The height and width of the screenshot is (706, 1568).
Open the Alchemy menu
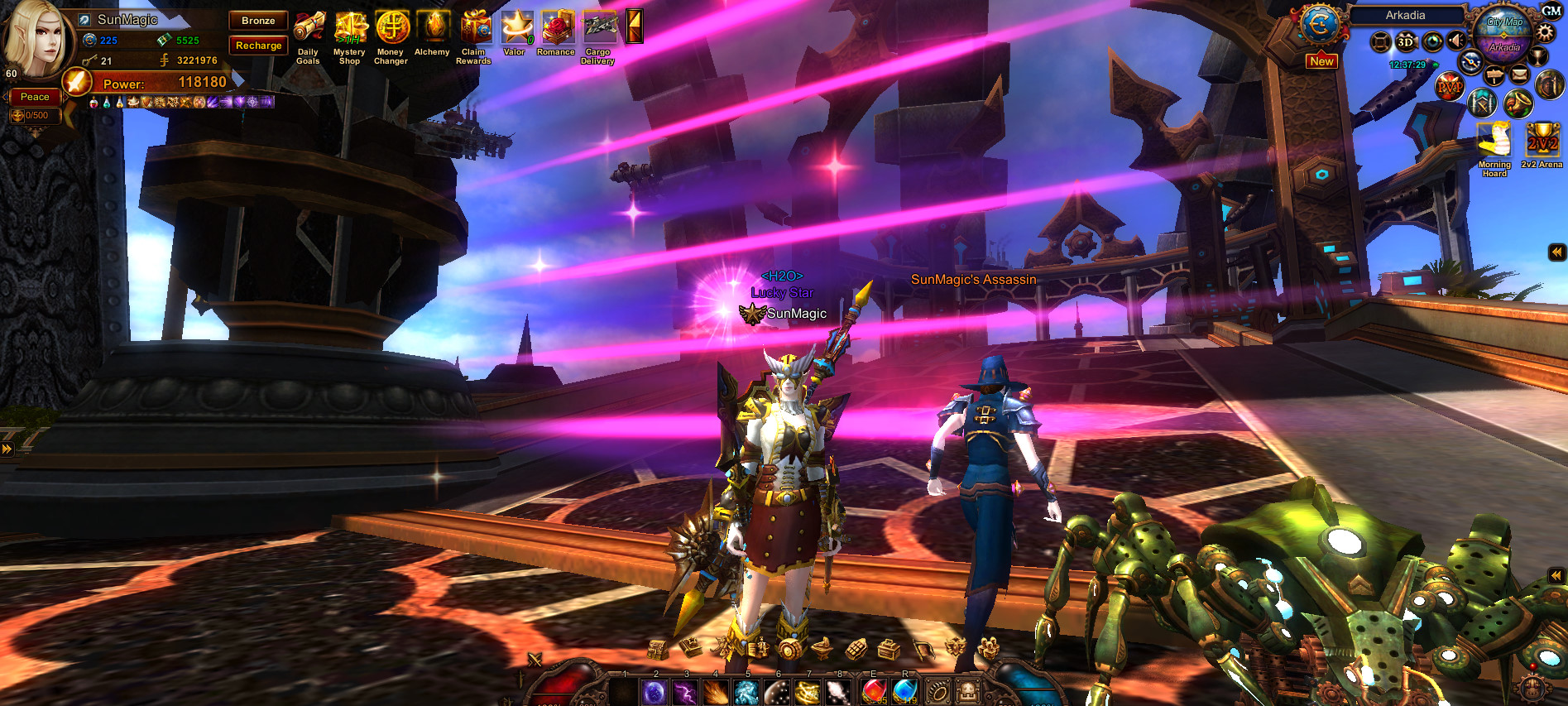[x=433, y=27]
